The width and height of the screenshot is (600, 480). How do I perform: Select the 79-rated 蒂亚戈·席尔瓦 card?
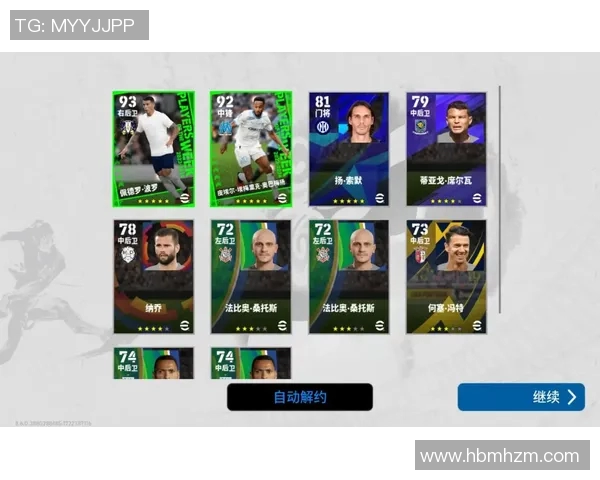[446, 149]
